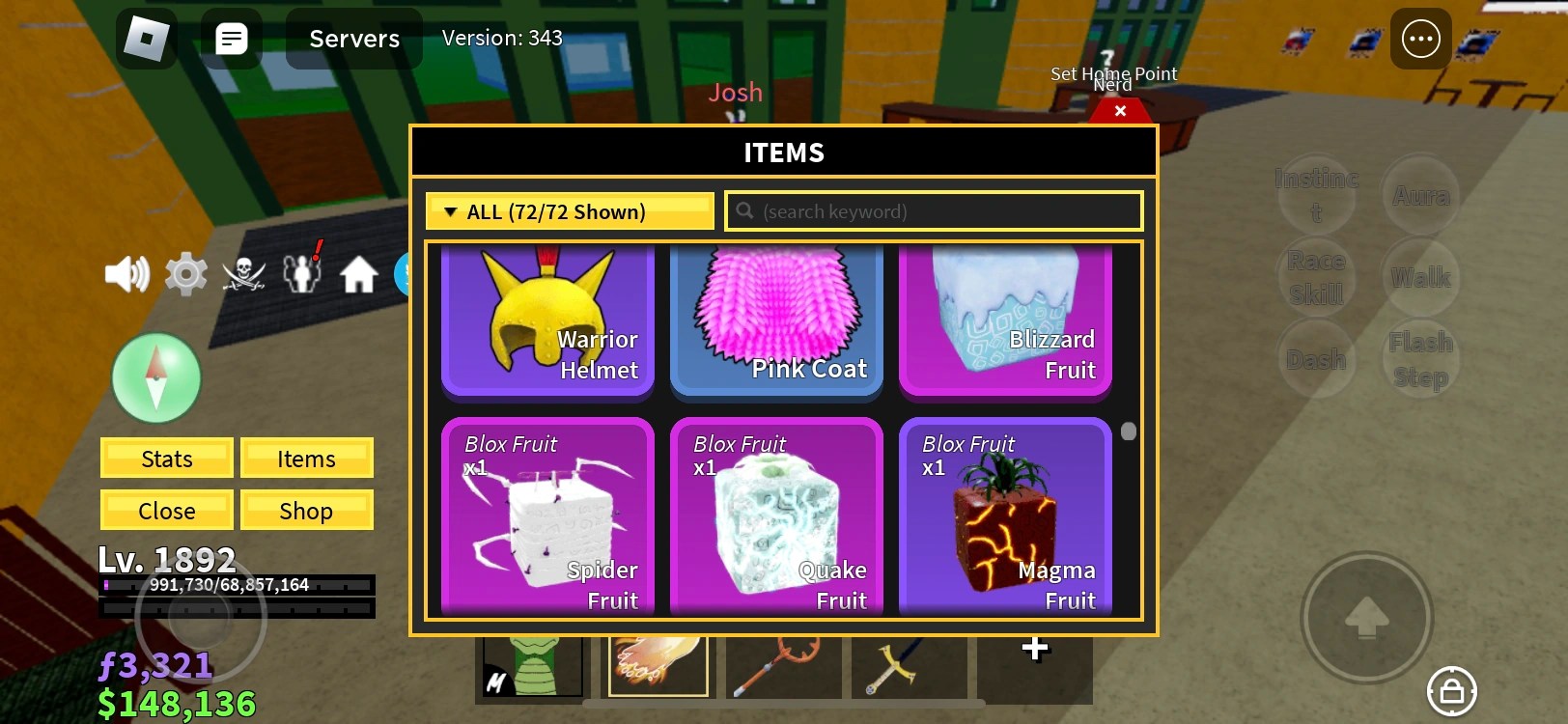
Task: Tap the green compass navigation icon
Action: tap(155, 377)
